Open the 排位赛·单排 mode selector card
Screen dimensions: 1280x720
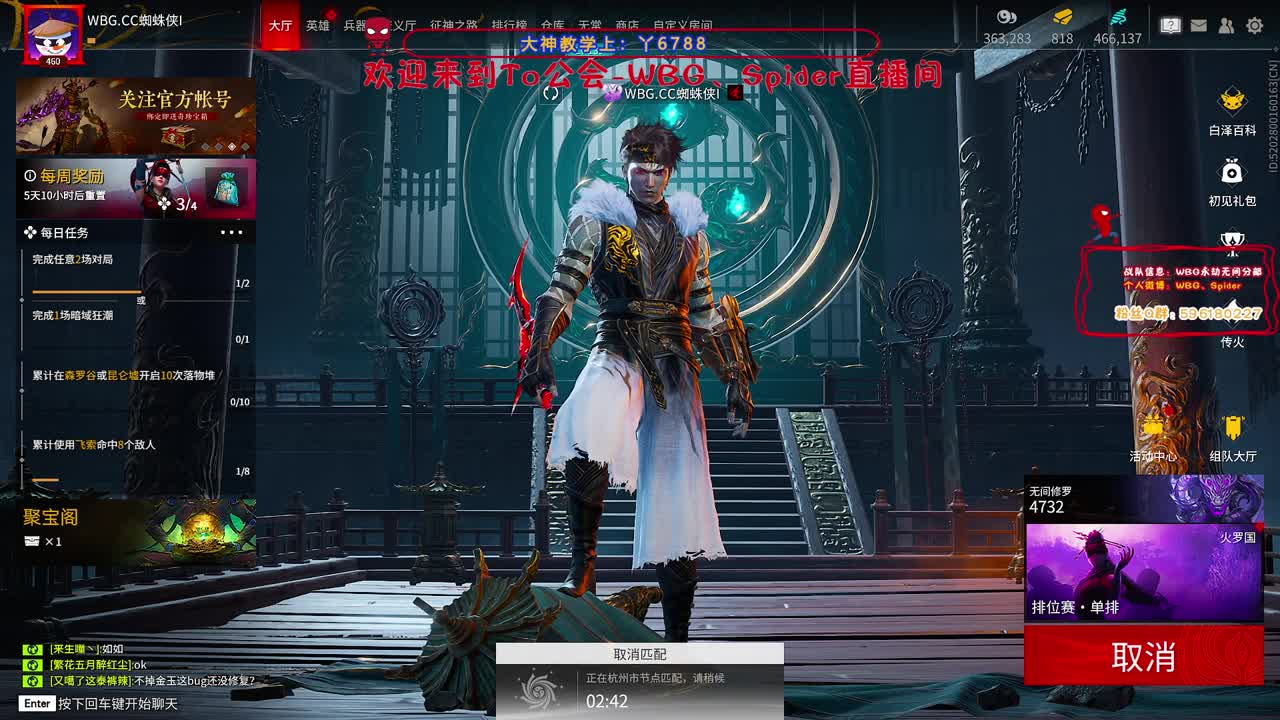click(1143, 570)
